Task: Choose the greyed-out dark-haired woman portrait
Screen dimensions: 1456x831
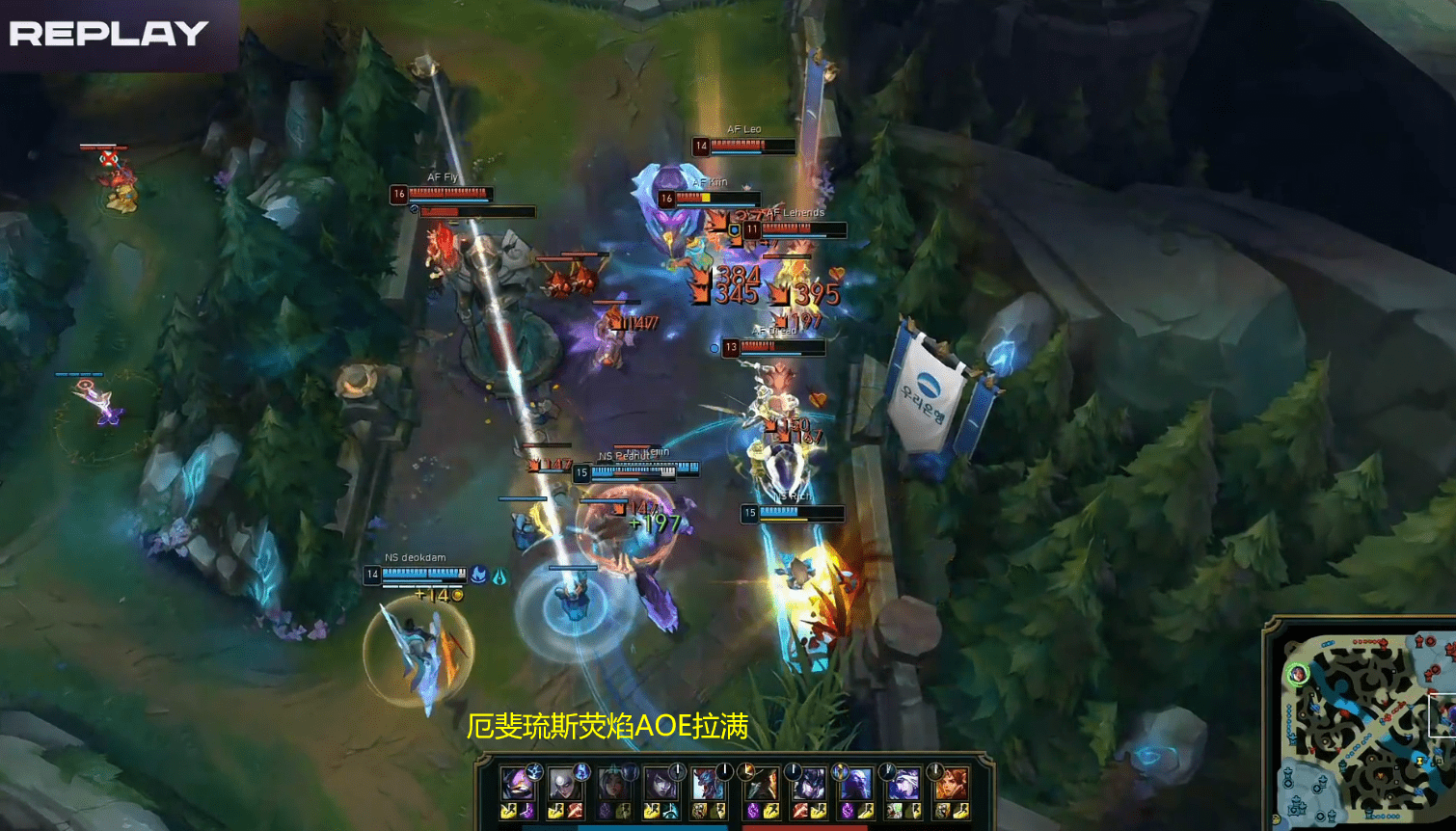Action: pos(612,784)
